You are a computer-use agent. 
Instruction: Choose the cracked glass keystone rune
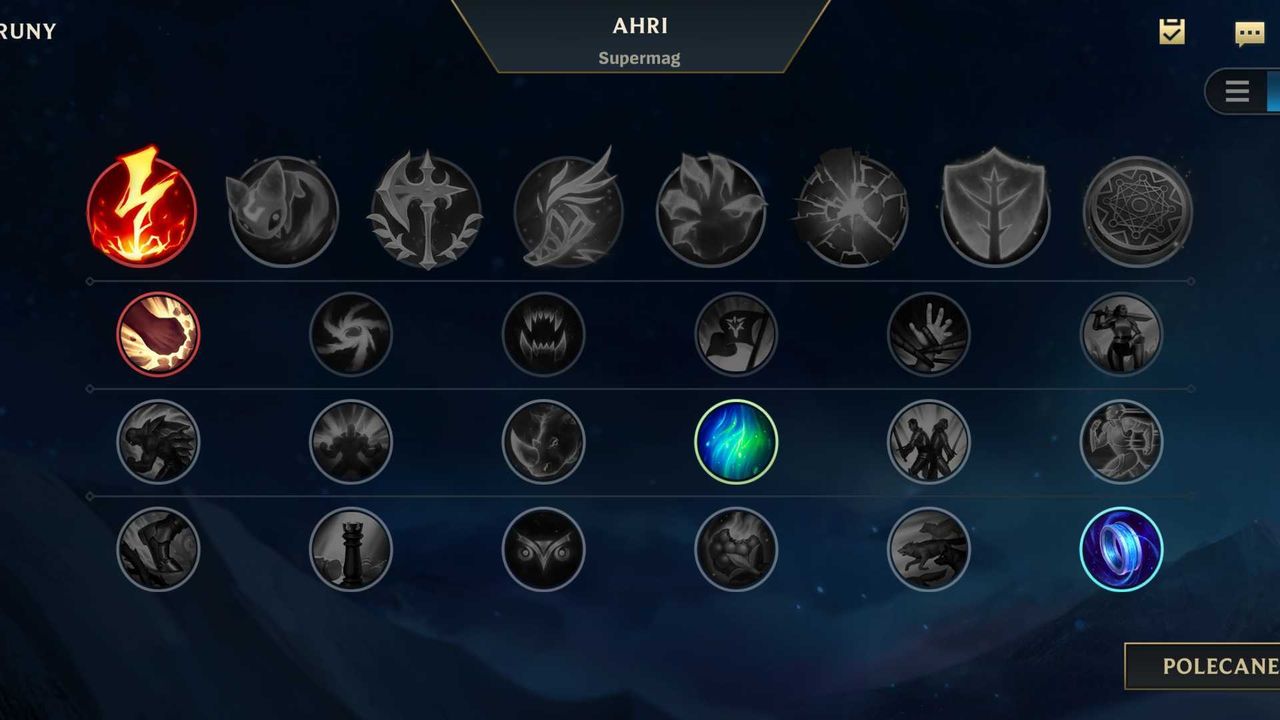point(853,211)
